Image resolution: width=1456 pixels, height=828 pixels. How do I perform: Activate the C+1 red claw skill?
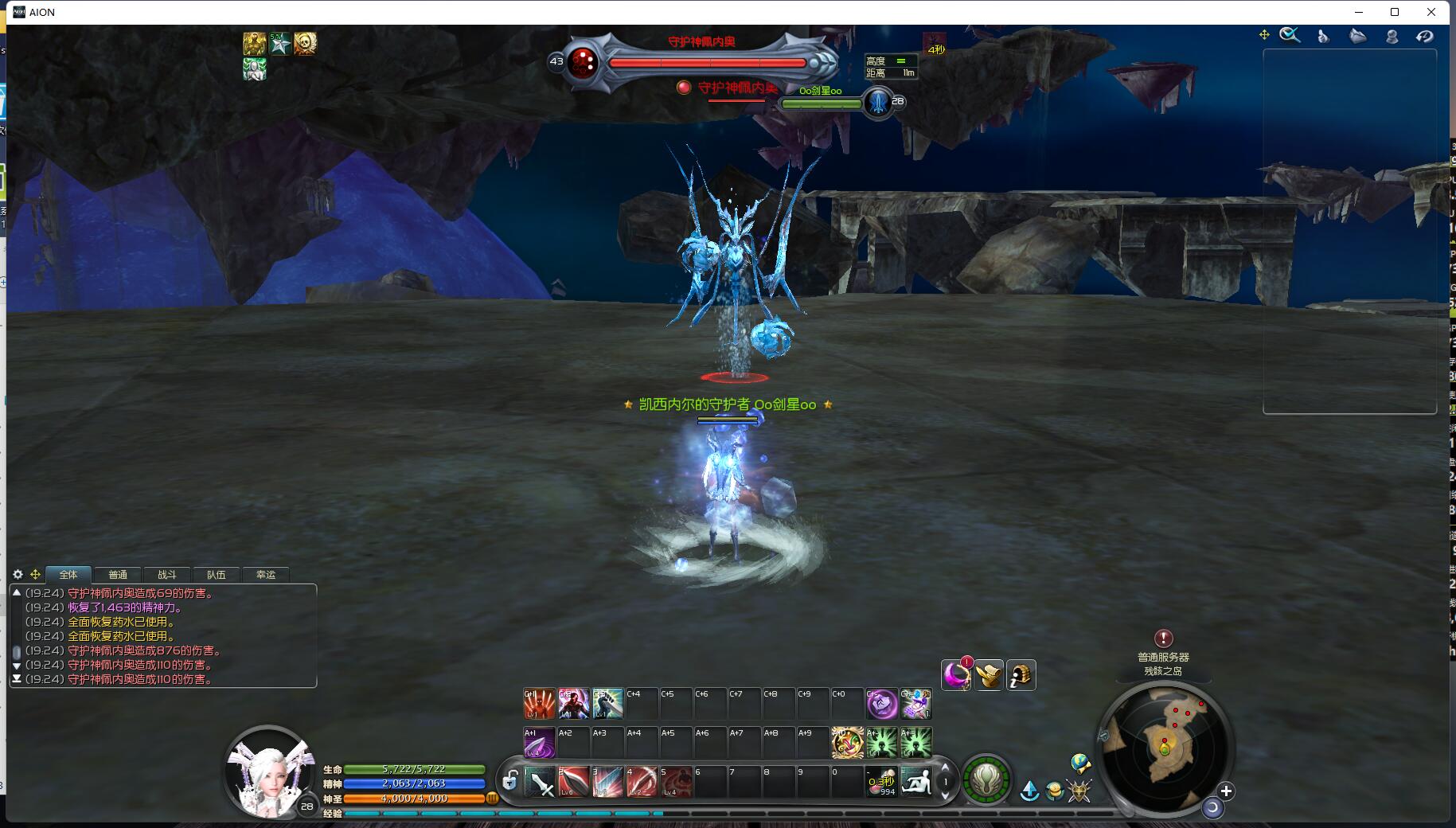point(539,704)
